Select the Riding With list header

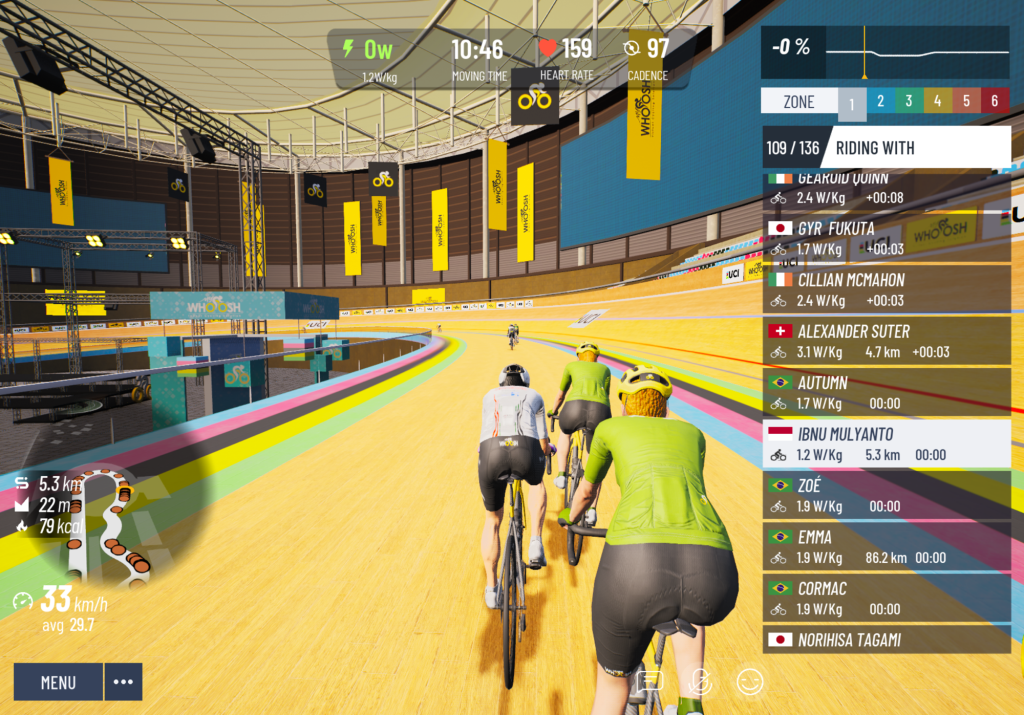click(886, 148)
